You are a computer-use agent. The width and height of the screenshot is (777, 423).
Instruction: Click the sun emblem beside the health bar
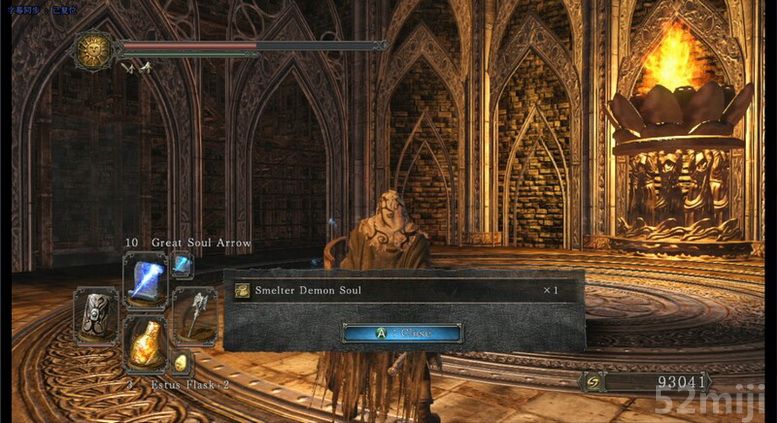point(92,50)
